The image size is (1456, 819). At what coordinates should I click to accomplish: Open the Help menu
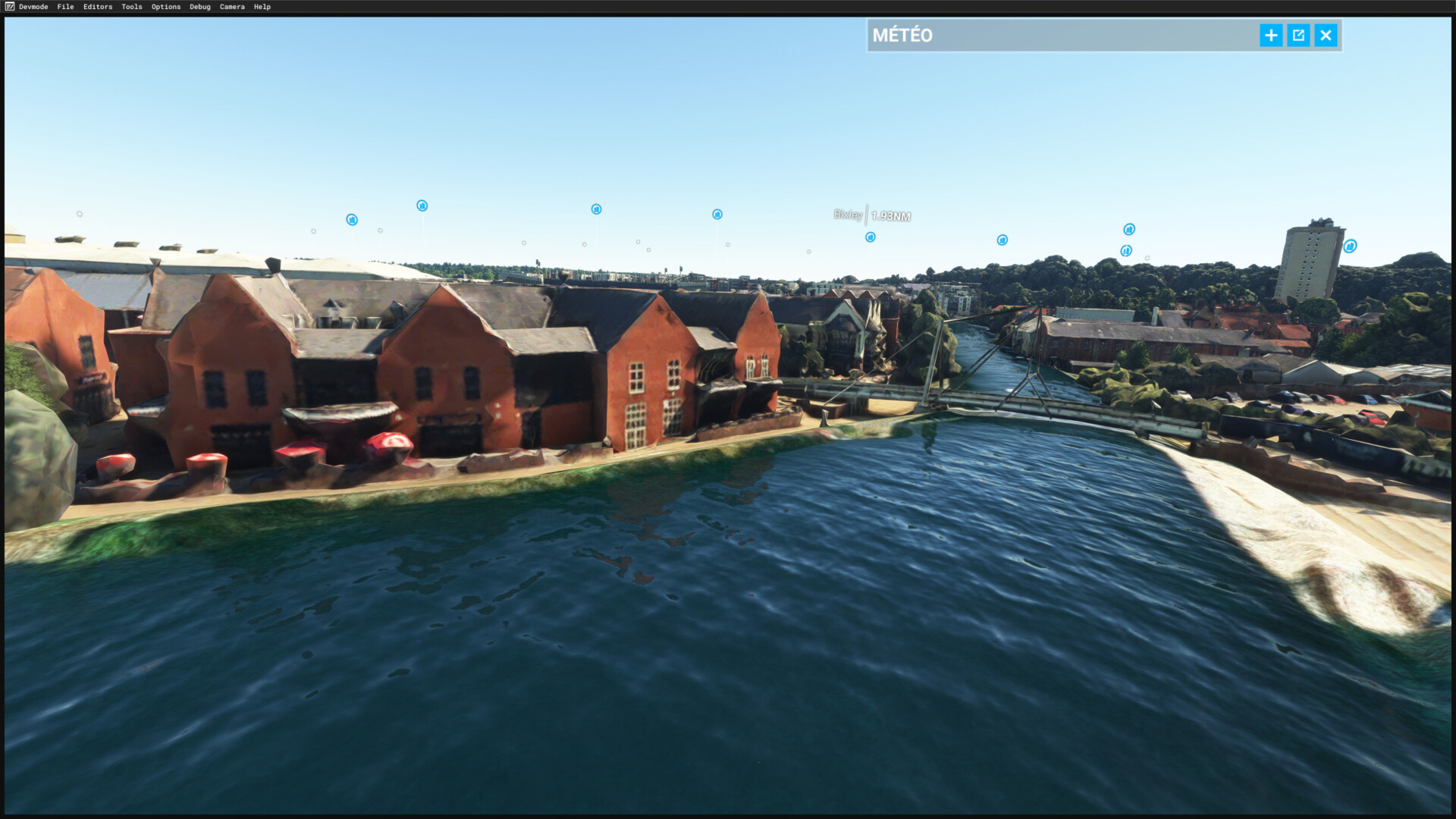click(x=262, y=7)
